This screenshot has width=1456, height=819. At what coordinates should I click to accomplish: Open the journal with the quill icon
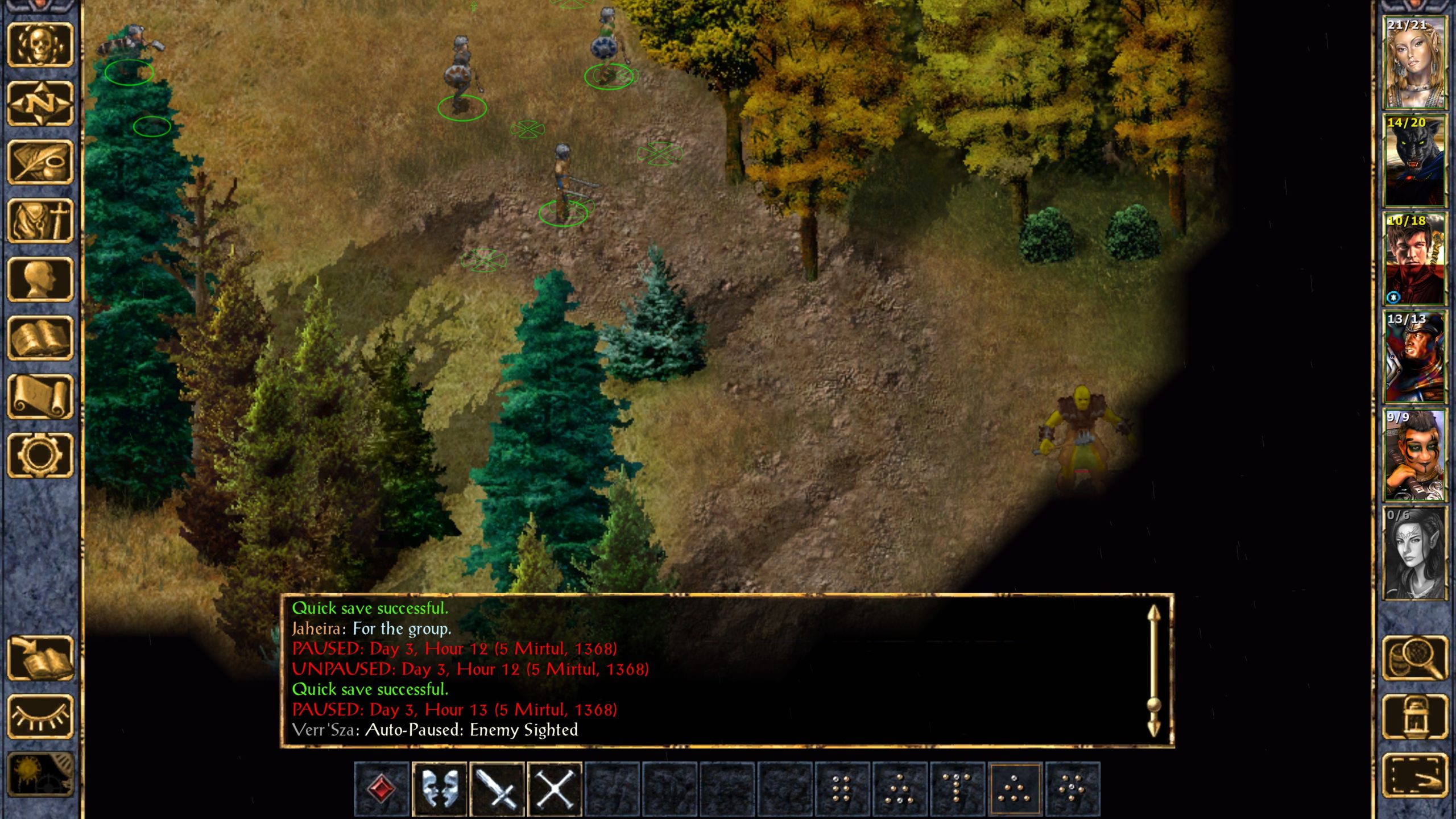pos(40,162)
